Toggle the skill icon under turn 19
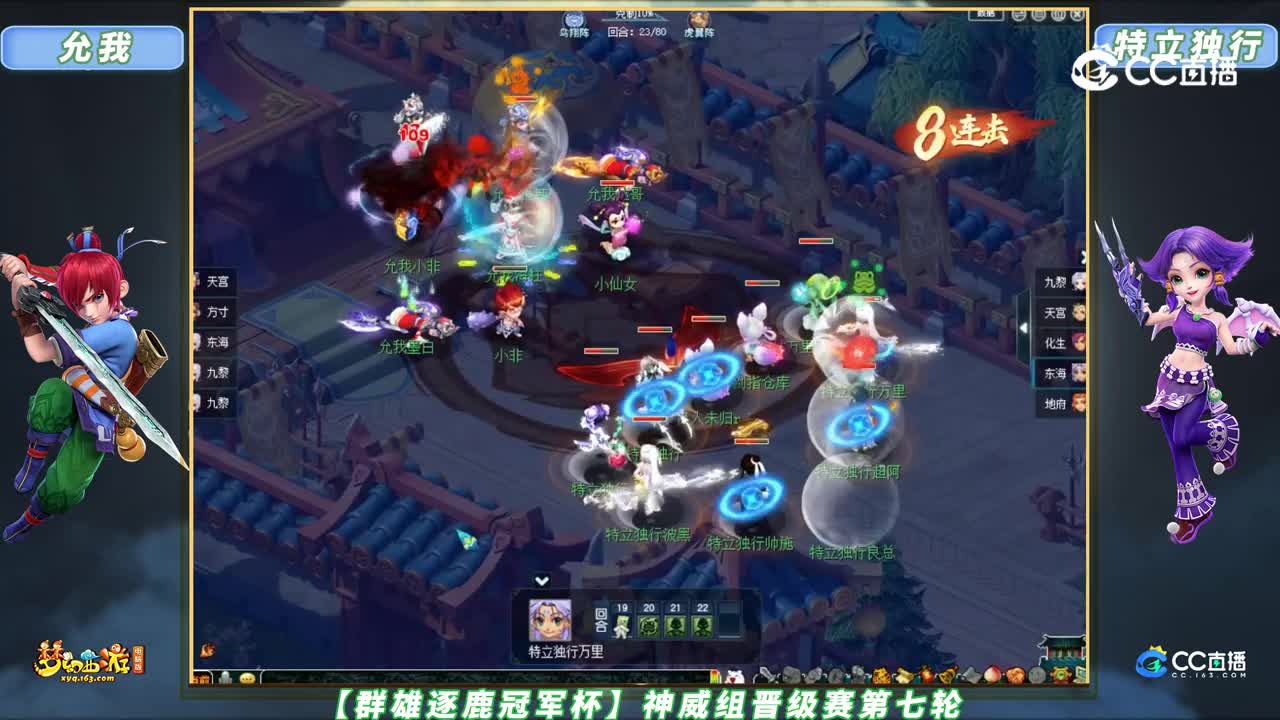1280x720 pixels. click(x=622, y=626)
